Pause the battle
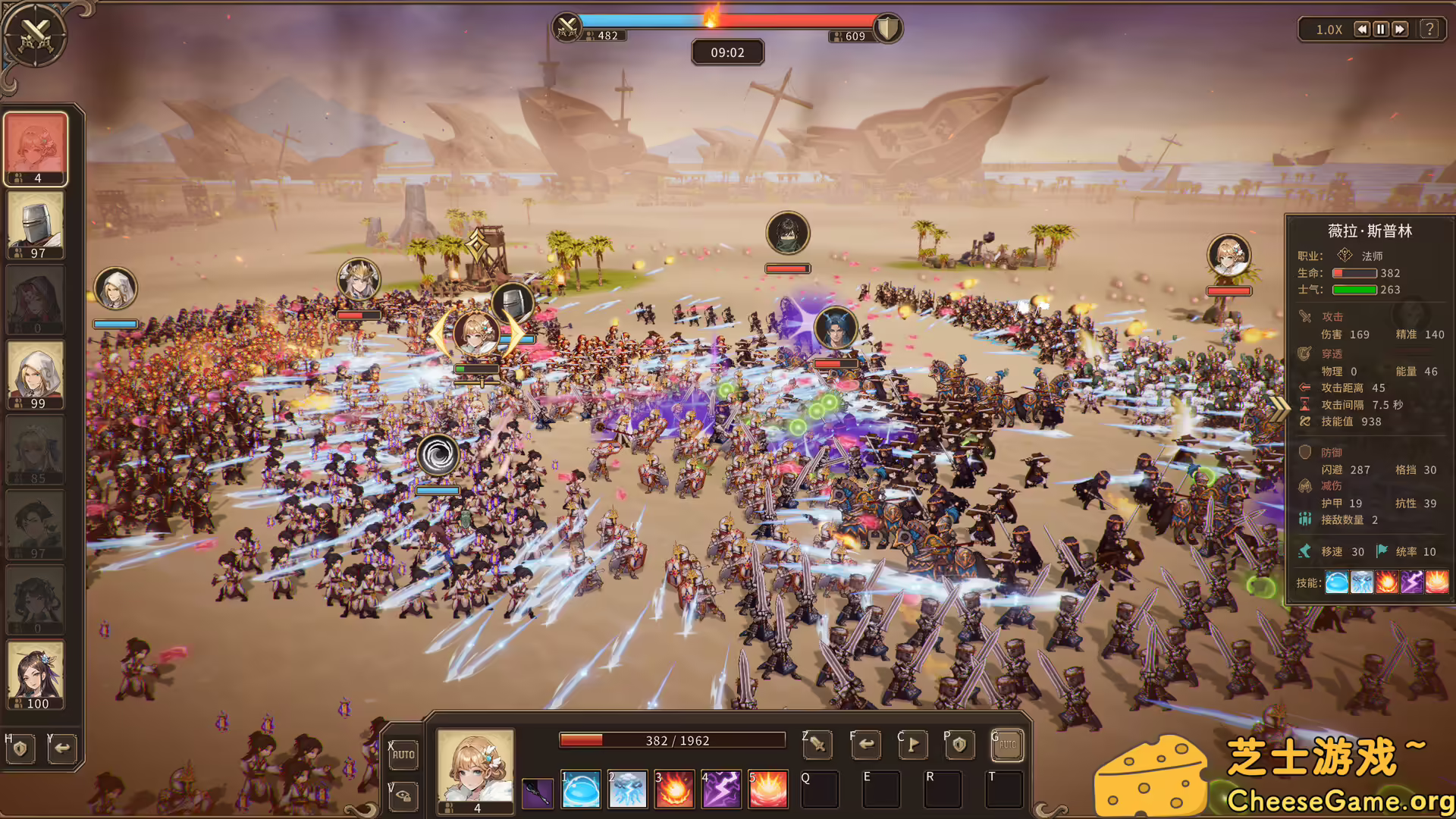The image size is (1456, 819). (1381, 30)
